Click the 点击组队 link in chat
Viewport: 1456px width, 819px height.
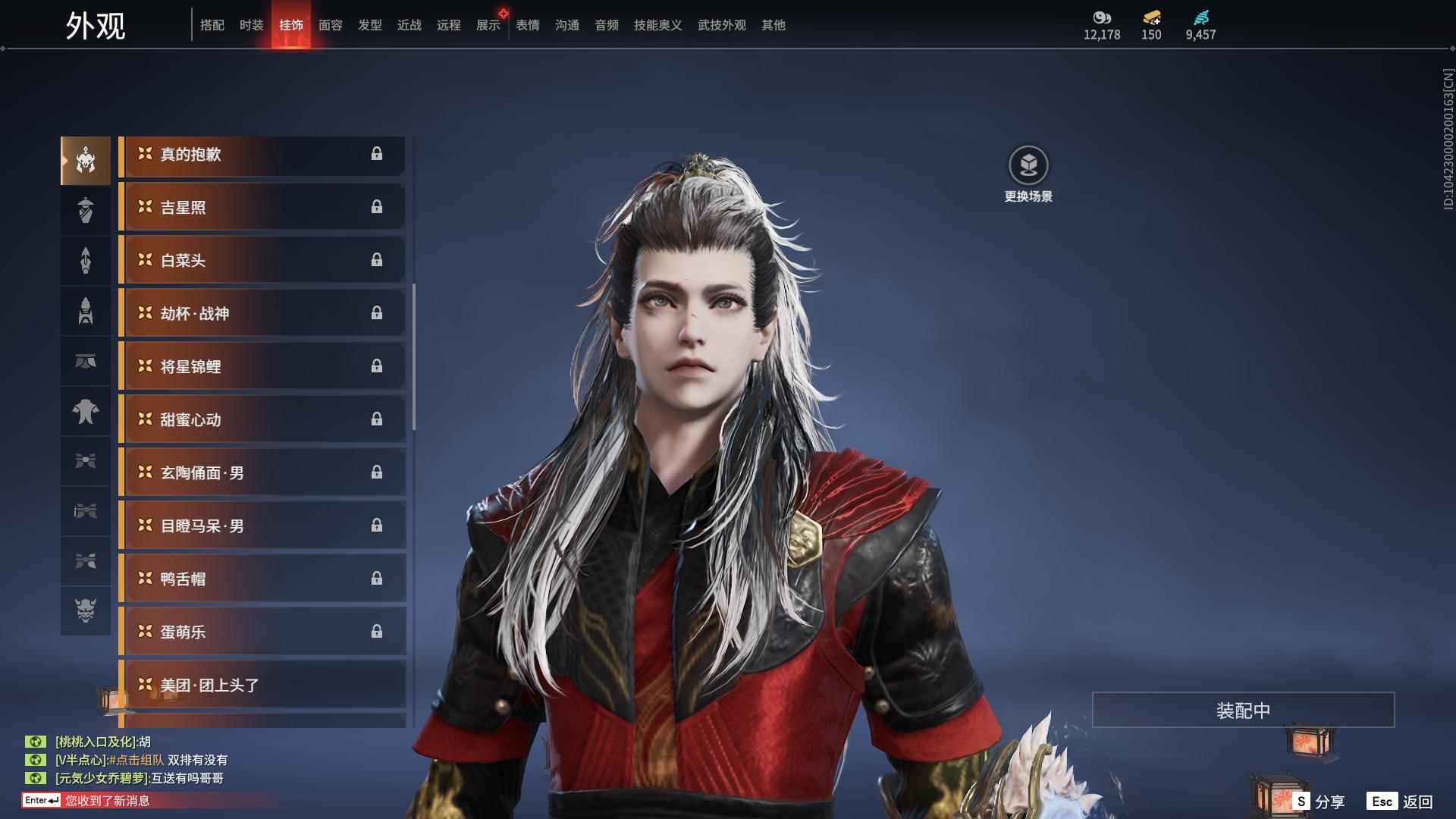(136, 760)
